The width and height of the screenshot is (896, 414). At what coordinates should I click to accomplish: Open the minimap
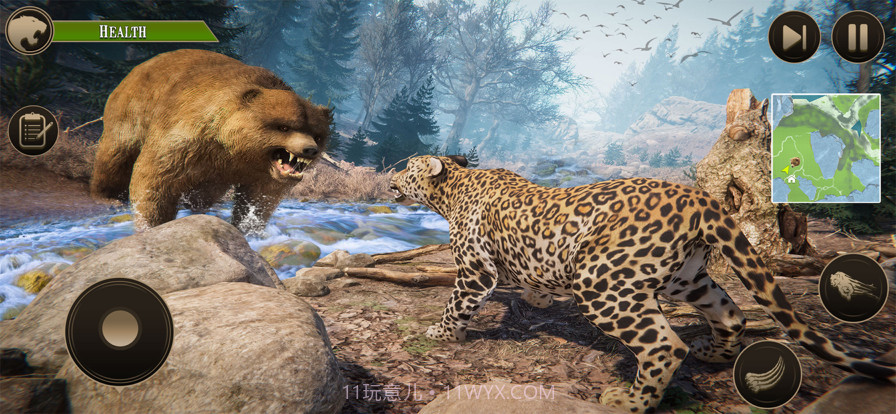tap(824, 148)
